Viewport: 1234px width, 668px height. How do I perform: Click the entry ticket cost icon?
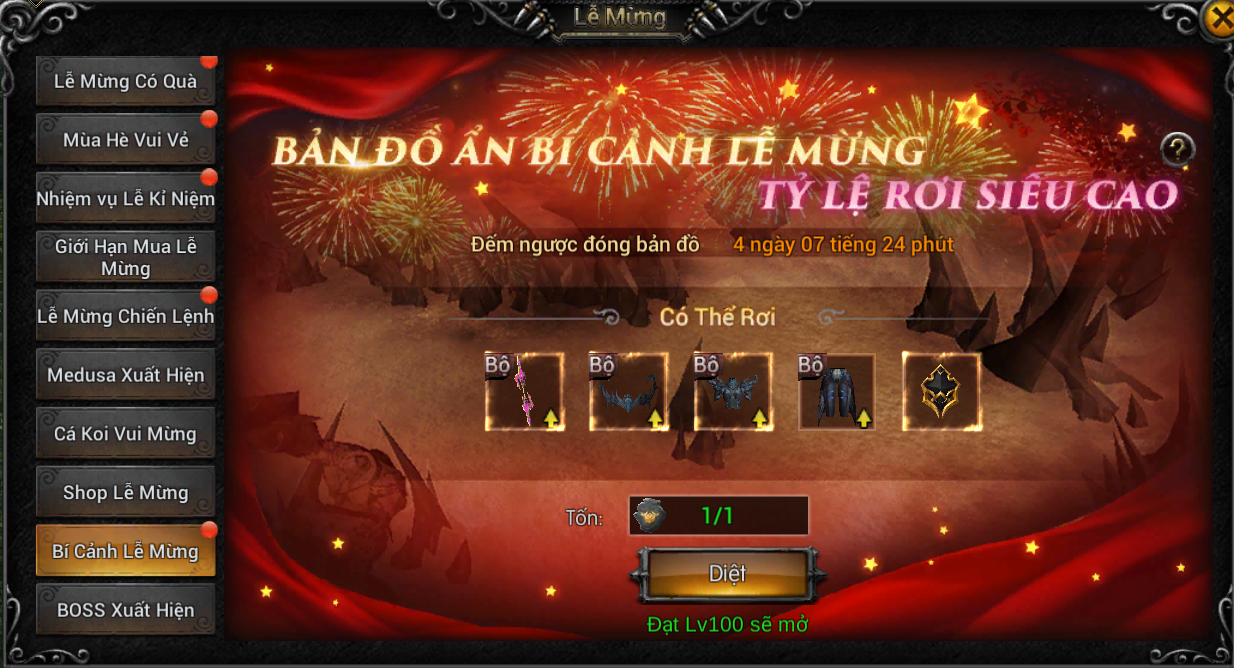tap(648, 516)
